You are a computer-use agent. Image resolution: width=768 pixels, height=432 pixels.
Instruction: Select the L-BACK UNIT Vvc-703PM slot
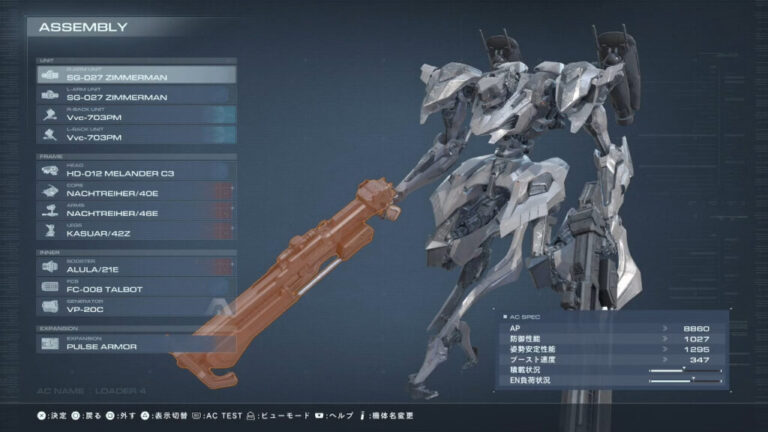[136, 134]
